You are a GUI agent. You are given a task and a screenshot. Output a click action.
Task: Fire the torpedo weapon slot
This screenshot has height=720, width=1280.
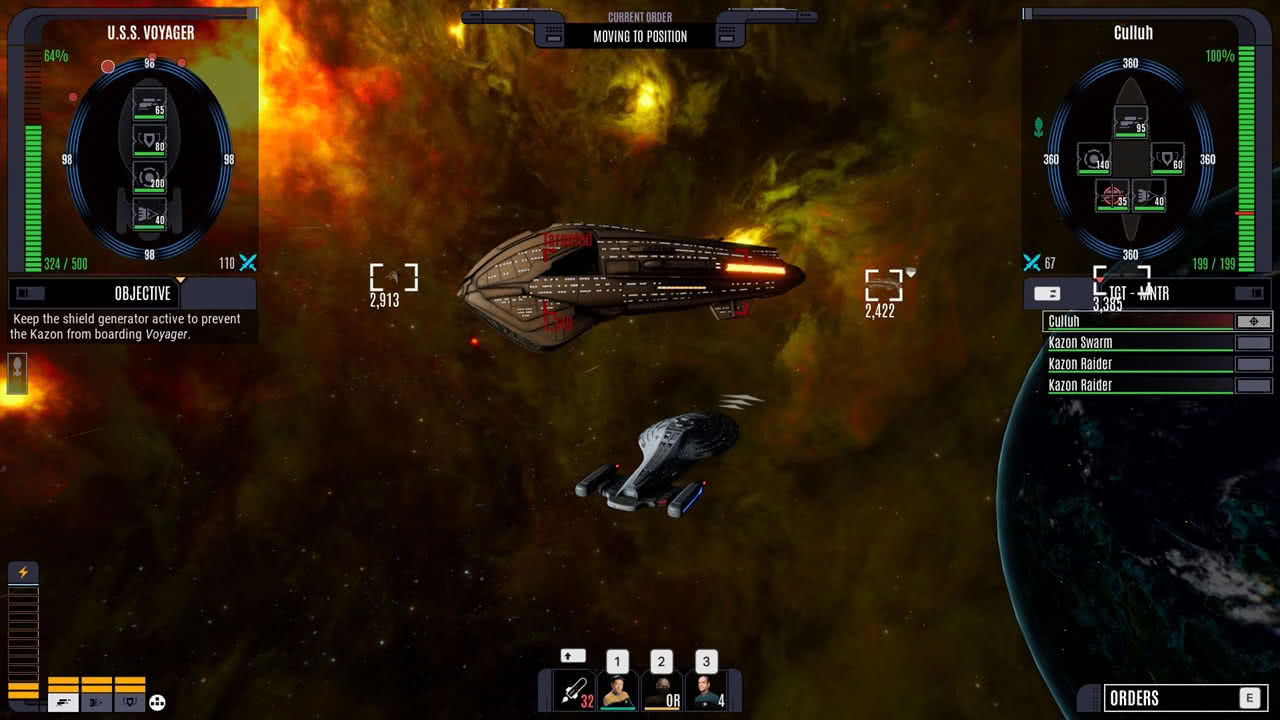575,691
